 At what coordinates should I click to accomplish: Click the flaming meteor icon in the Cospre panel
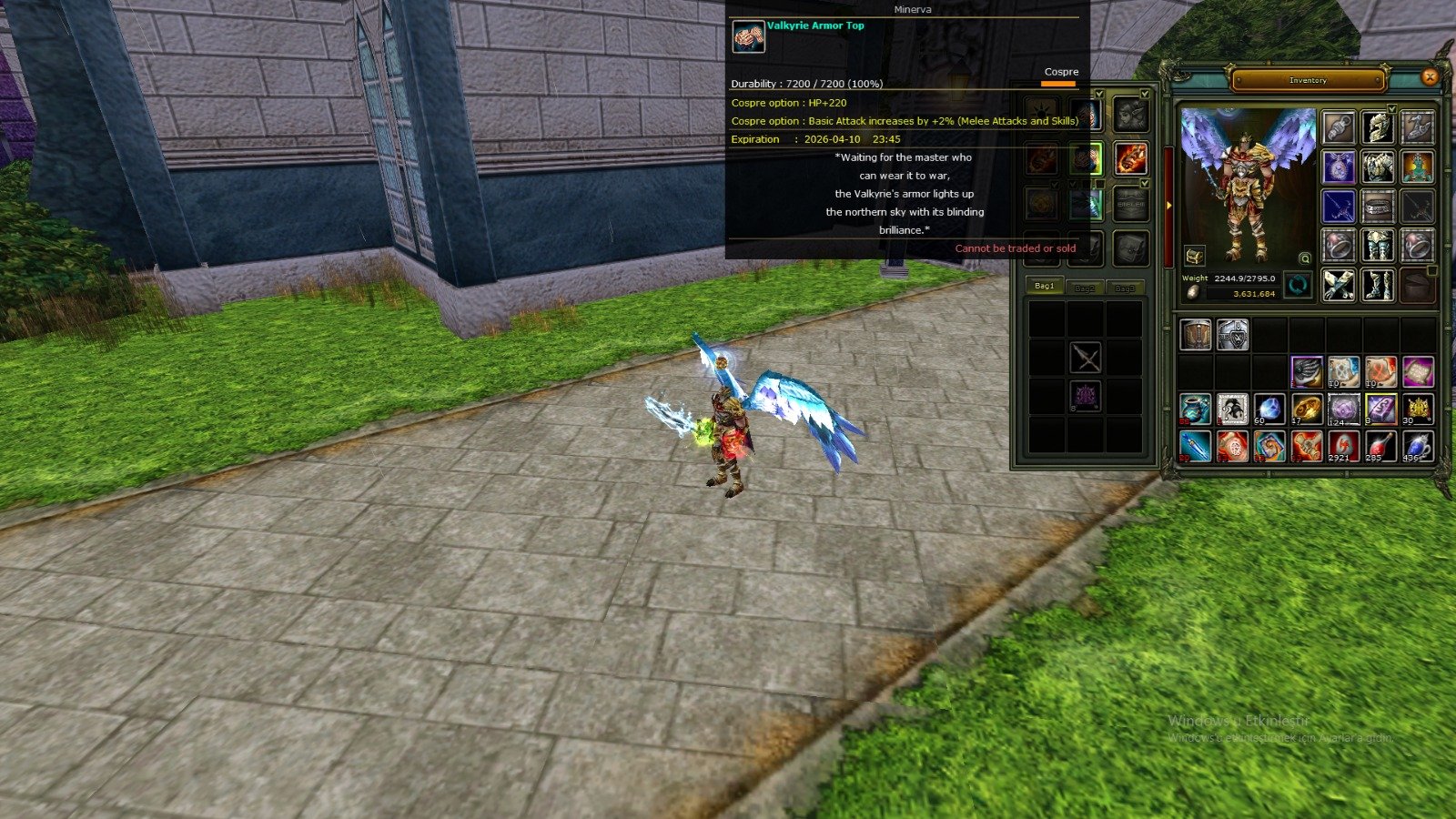click(x=1131, y=158)
